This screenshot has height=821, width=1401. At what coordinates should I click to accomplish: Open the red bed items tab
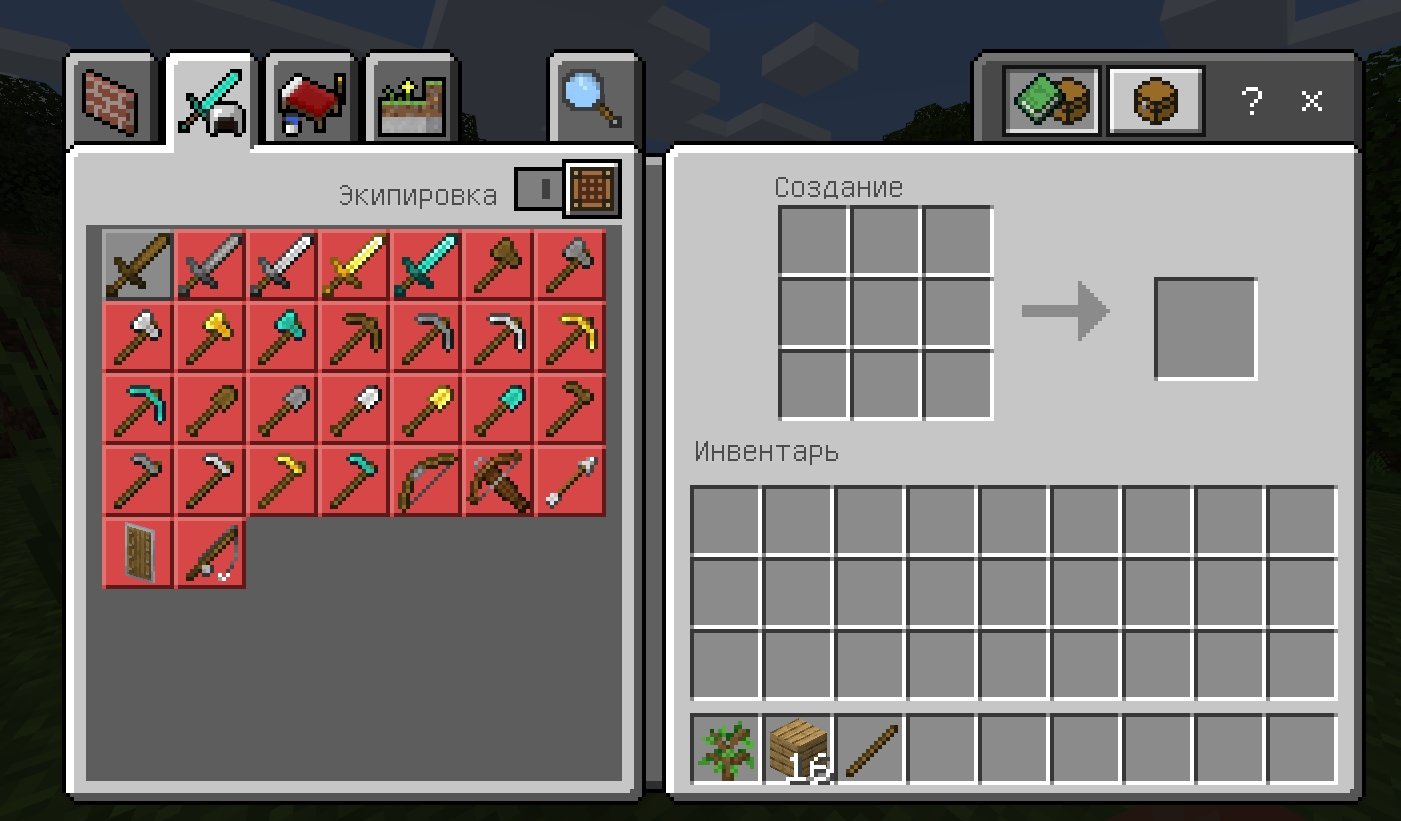tap(310, 102)
